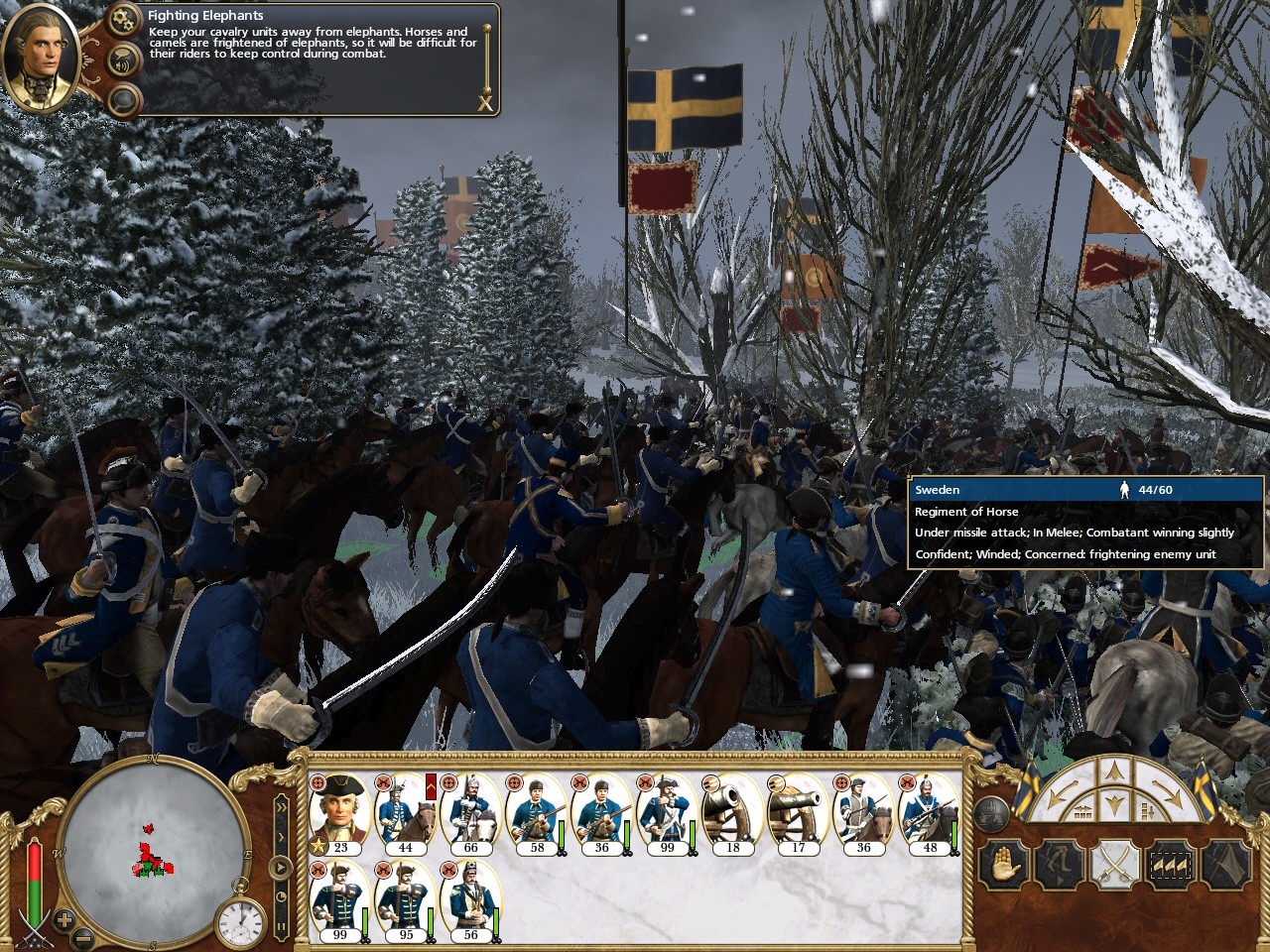Zoom in the minimap with the plus button
Image resolution: width=1270 pixels, height=952 pixels.
coord(64,918)
